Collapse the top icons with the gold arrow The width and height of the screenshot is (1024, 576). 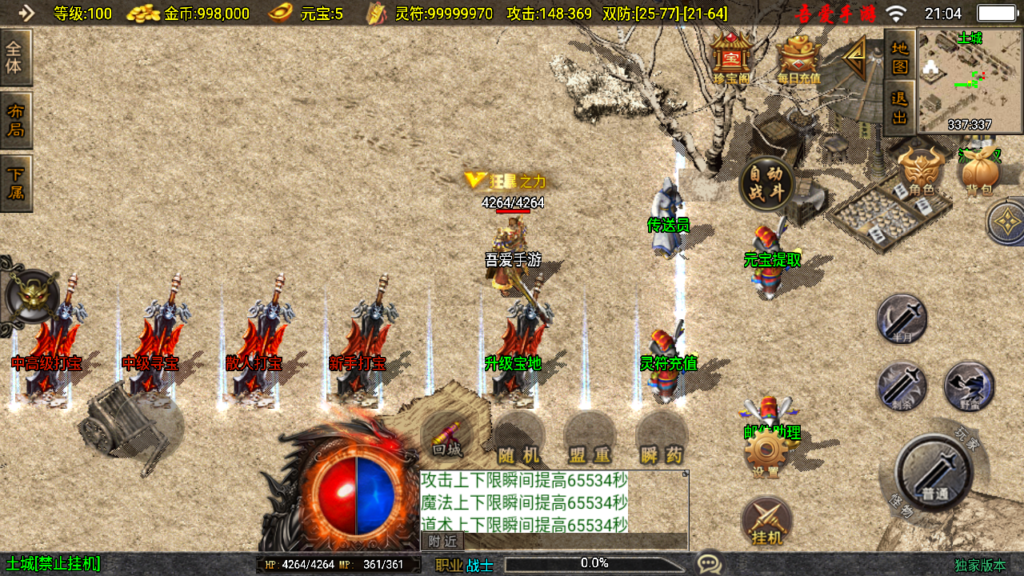tap(855, 60)
